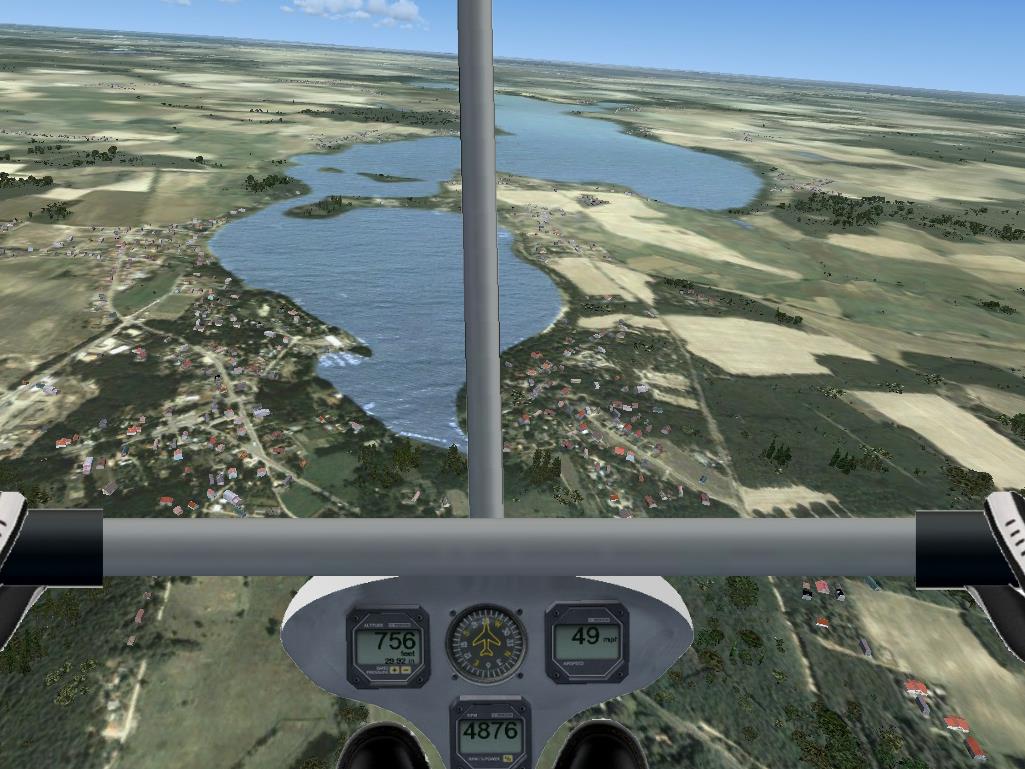
Task: Toggle the RPM / % power display button
Action: click(507, 758)
